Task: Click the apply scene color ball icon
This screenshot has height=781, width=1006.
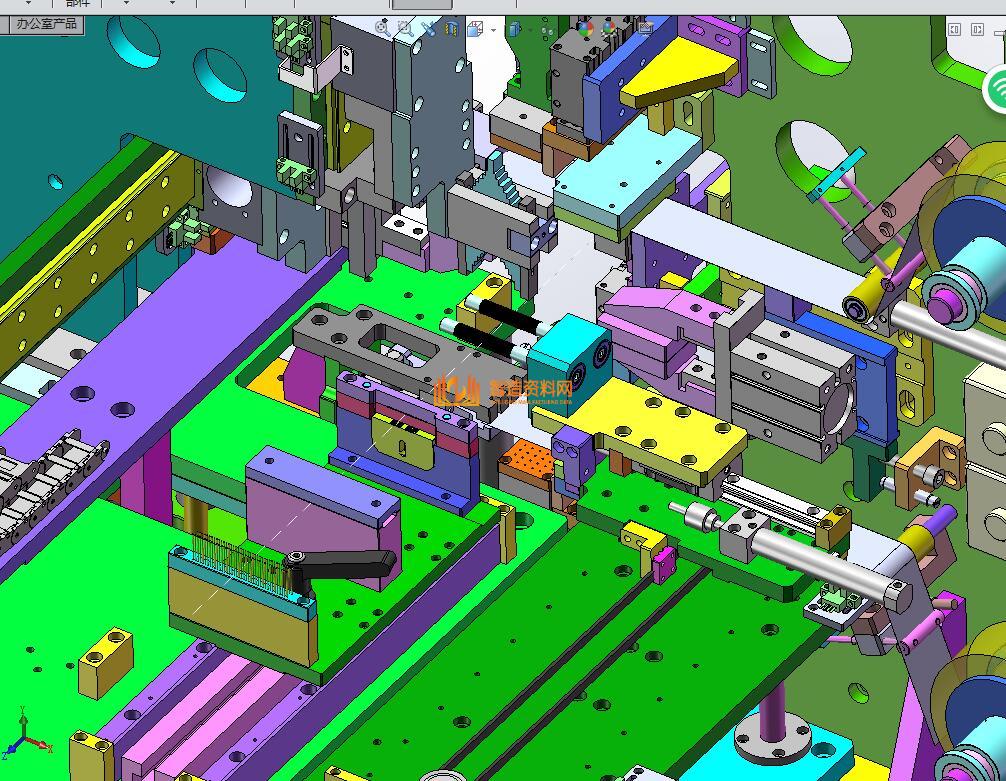Action: [610, 29]
